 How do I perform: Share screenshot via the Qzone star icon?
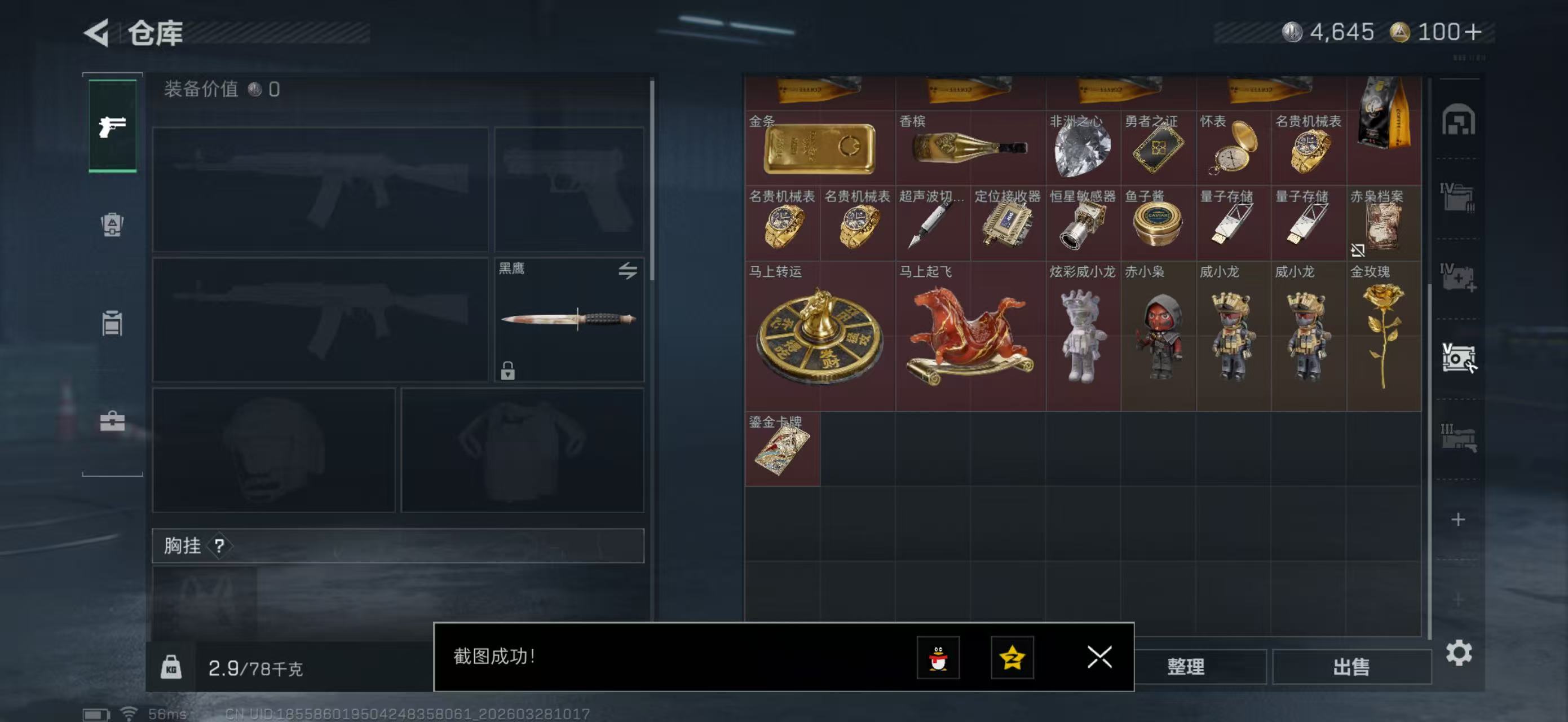coord(1014,659)
